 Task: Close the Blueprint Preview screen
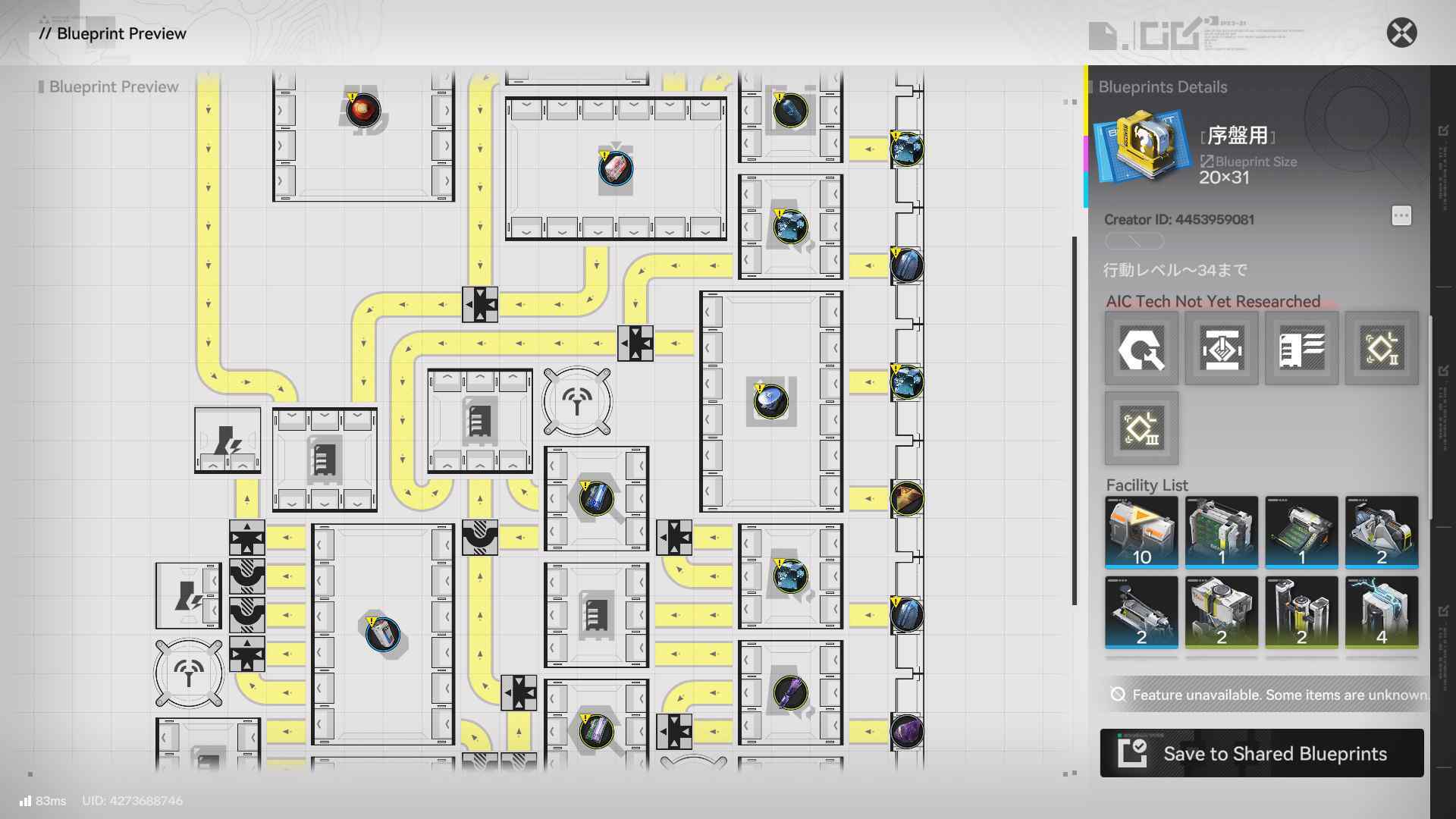(x=1401, y=33)
